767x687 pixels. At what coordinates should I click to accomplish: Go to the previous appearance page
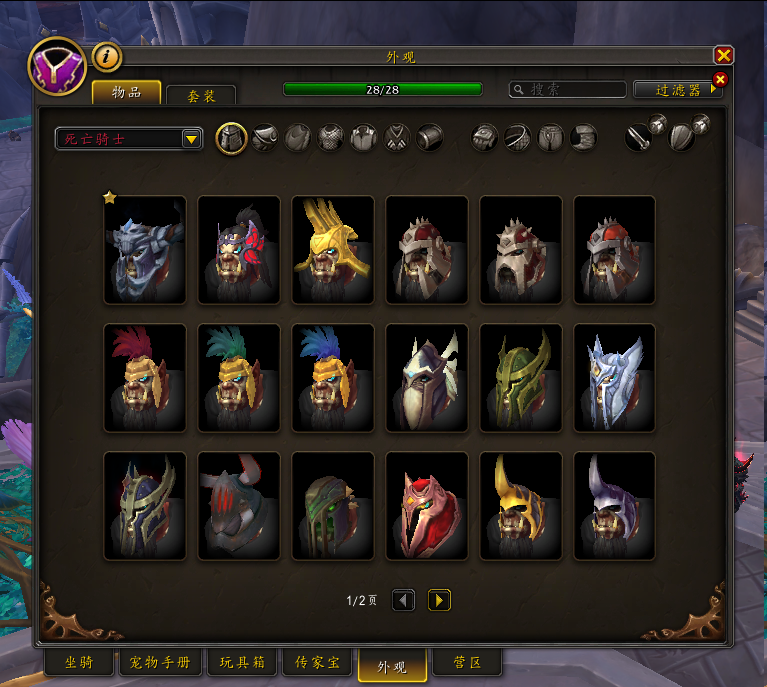pyautogui.click(x=403, y=600)
